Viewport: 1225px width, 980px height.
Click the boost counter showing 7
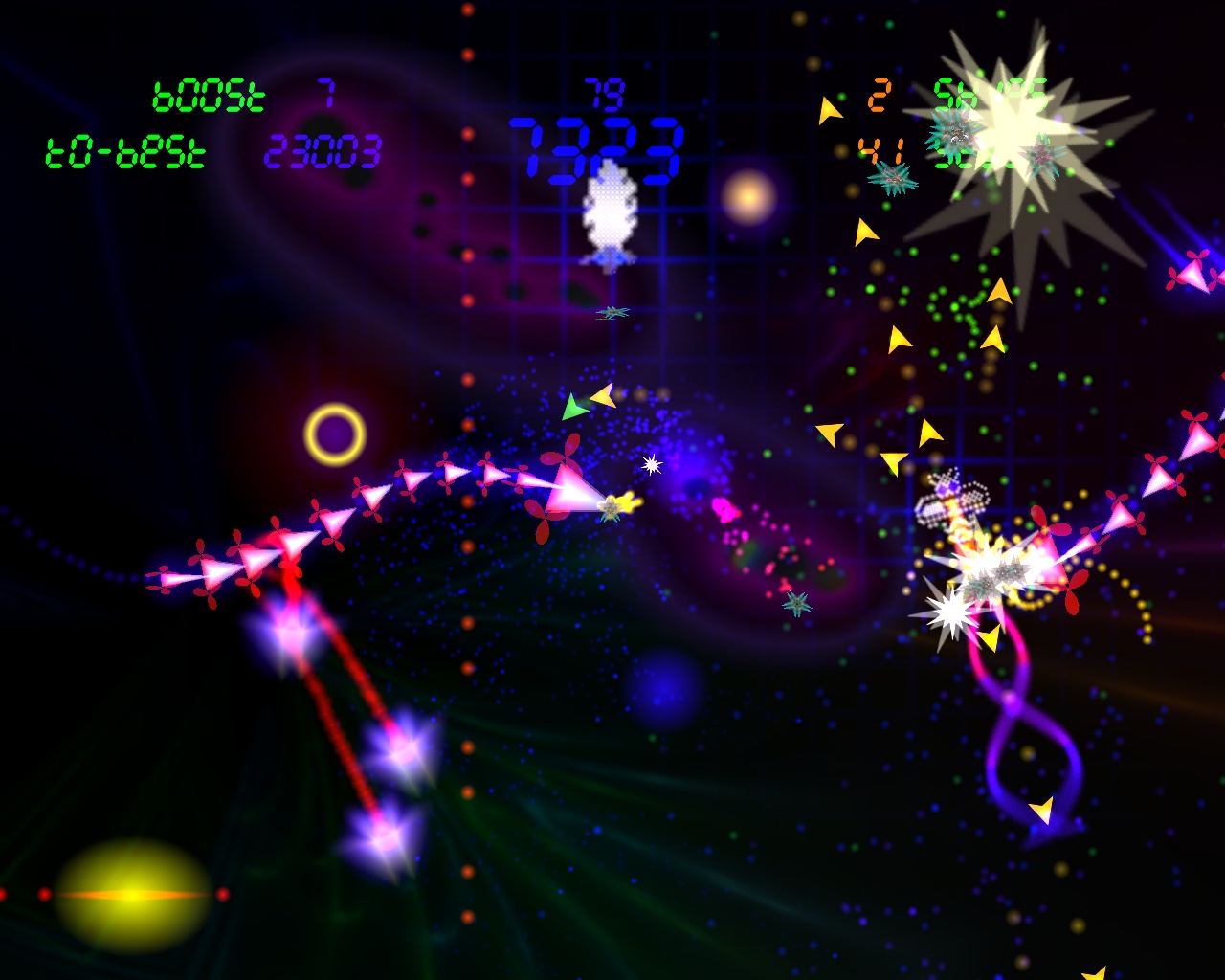(x=323, y=96)
